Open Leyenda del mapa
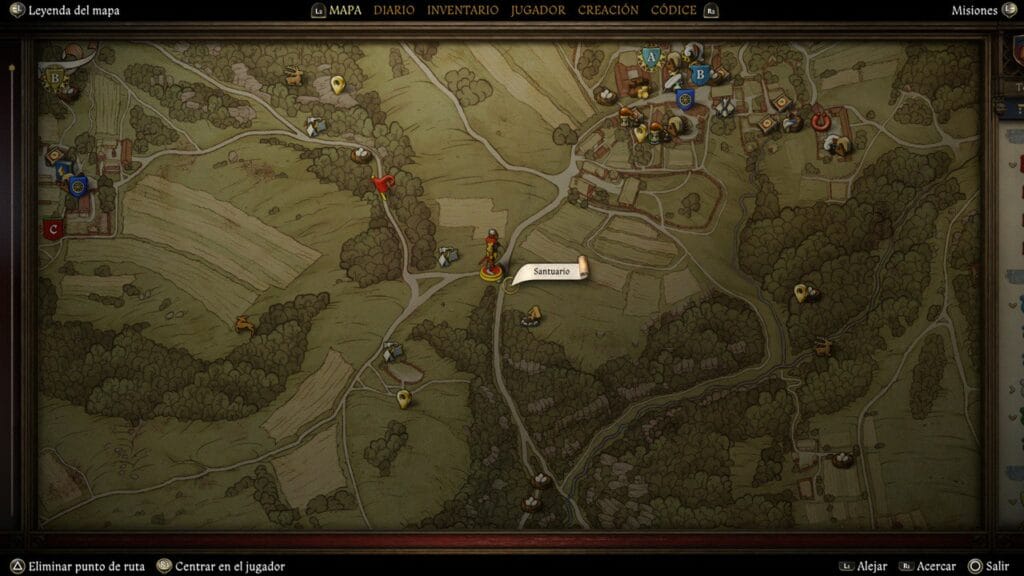Viewport: 1024px width, 576px height. [x=74, y=11]
